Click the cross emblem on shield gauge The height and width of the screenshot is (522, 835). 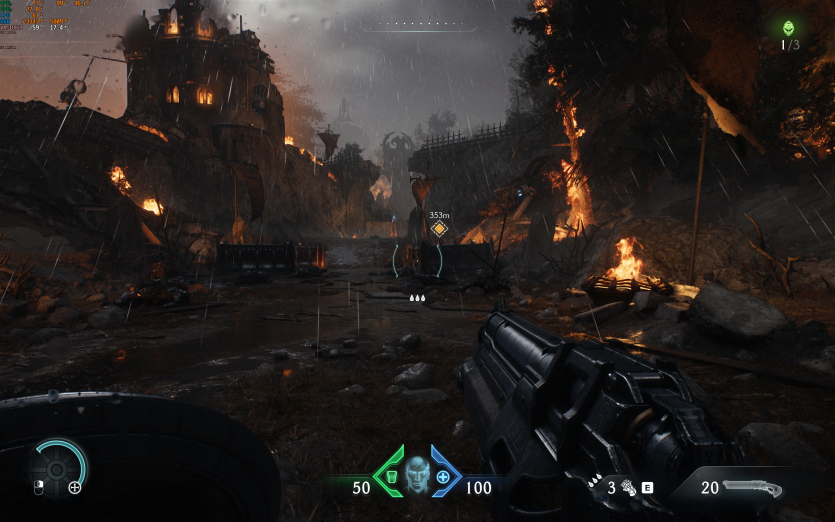pyautogui.click(x=75, y=488)
